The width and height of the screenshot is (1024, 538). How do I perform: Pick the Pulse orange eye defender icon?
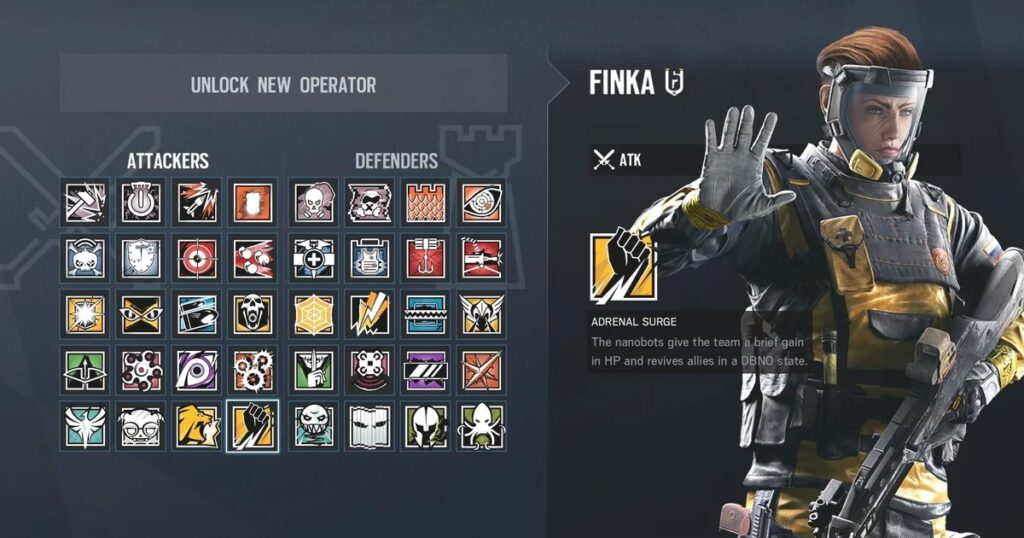pos(481,202)
